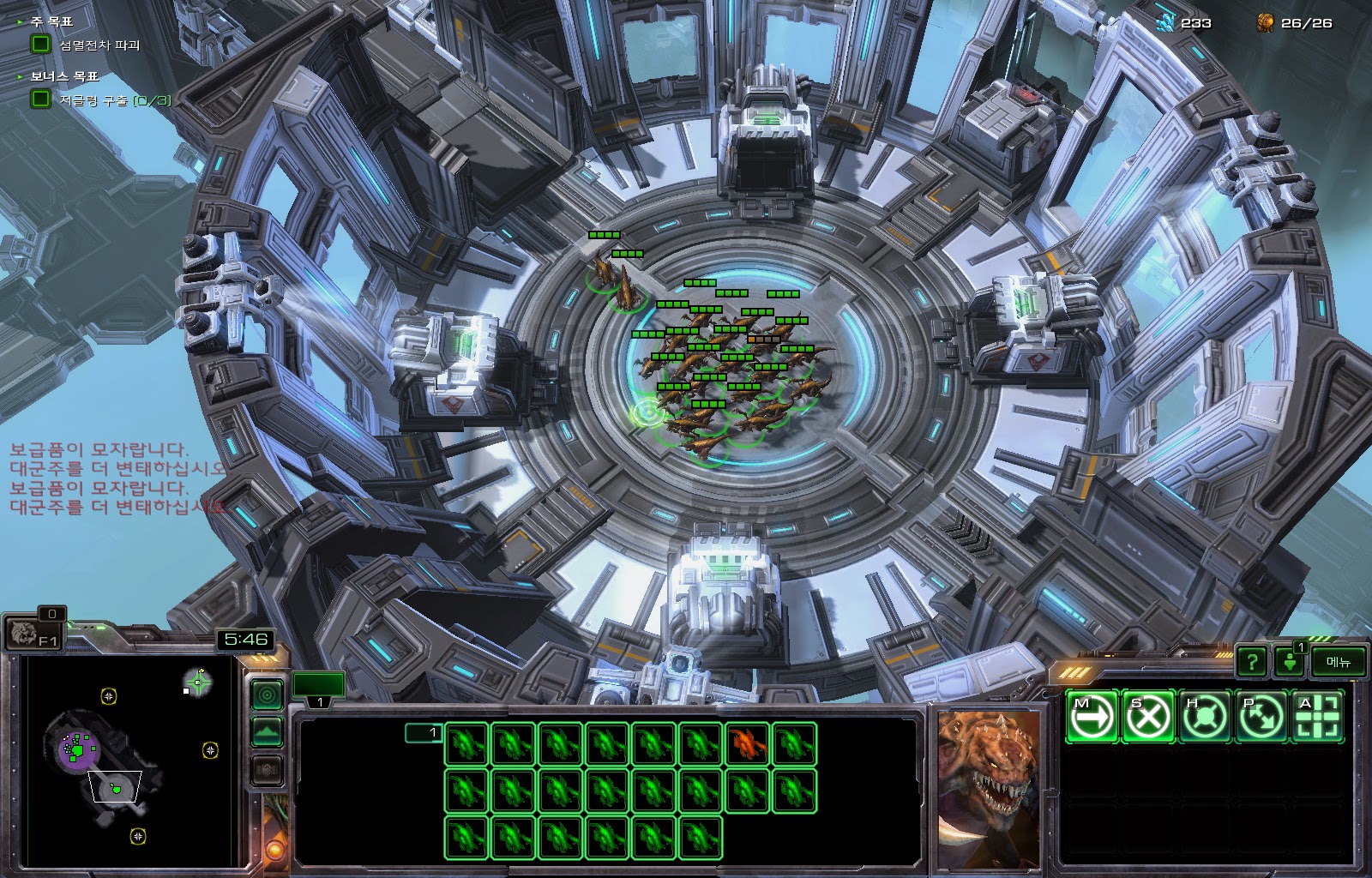
Task: Open the help question mark button
Action: 1252,661
